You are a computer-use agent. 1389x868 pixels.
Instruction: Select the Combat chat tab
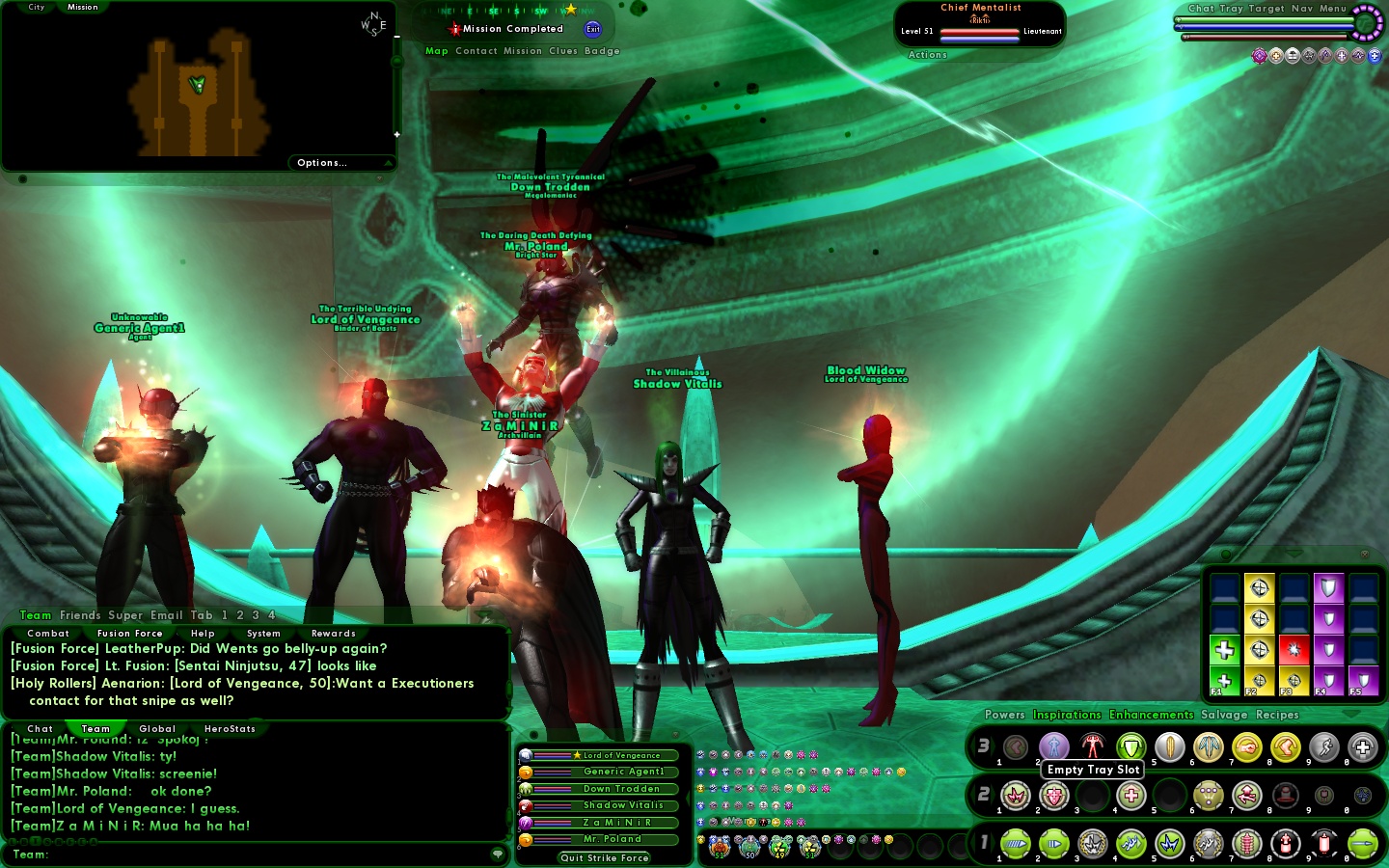[48, 634]
